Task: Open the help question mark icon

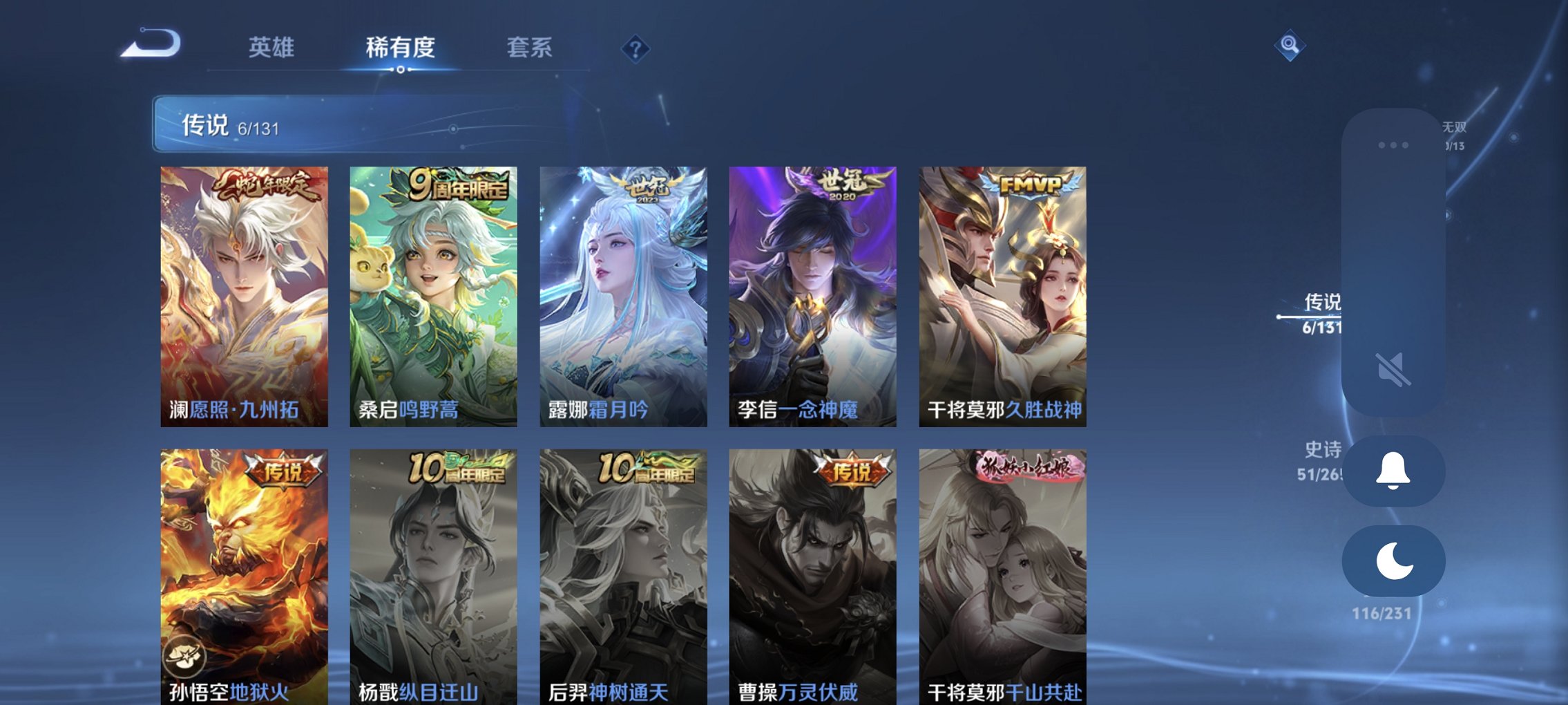Action: coord(635,49)
